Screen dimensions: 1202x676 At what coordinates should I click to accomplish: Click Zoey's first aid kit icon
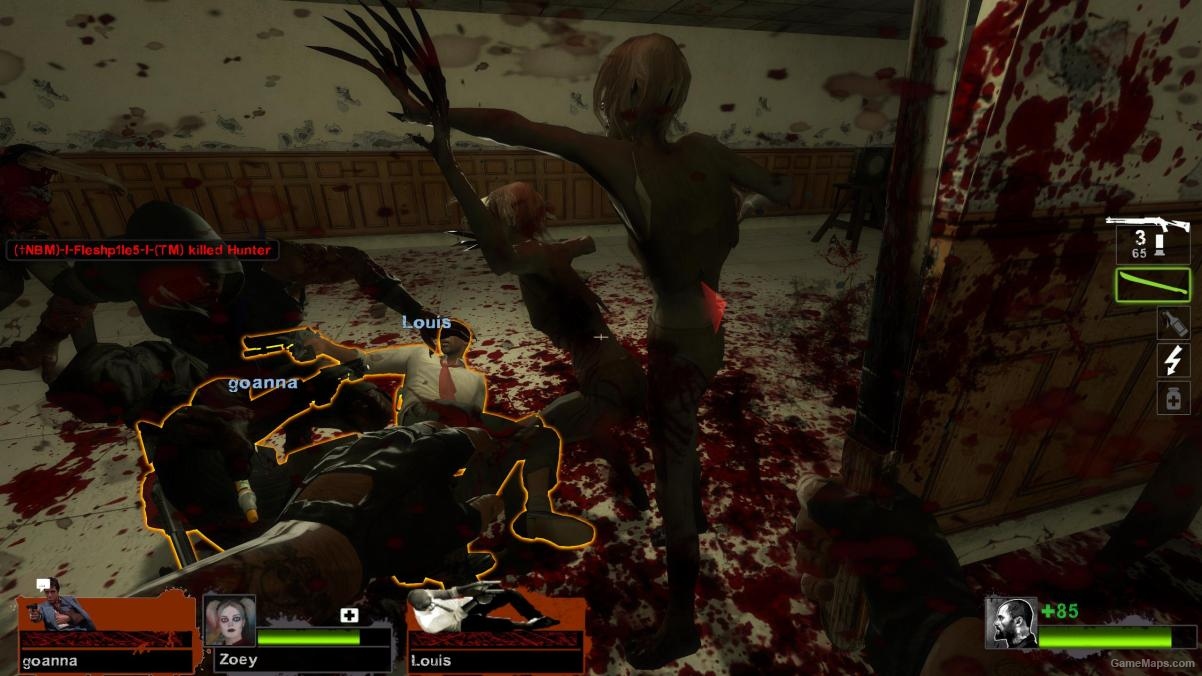coord(349,615)
